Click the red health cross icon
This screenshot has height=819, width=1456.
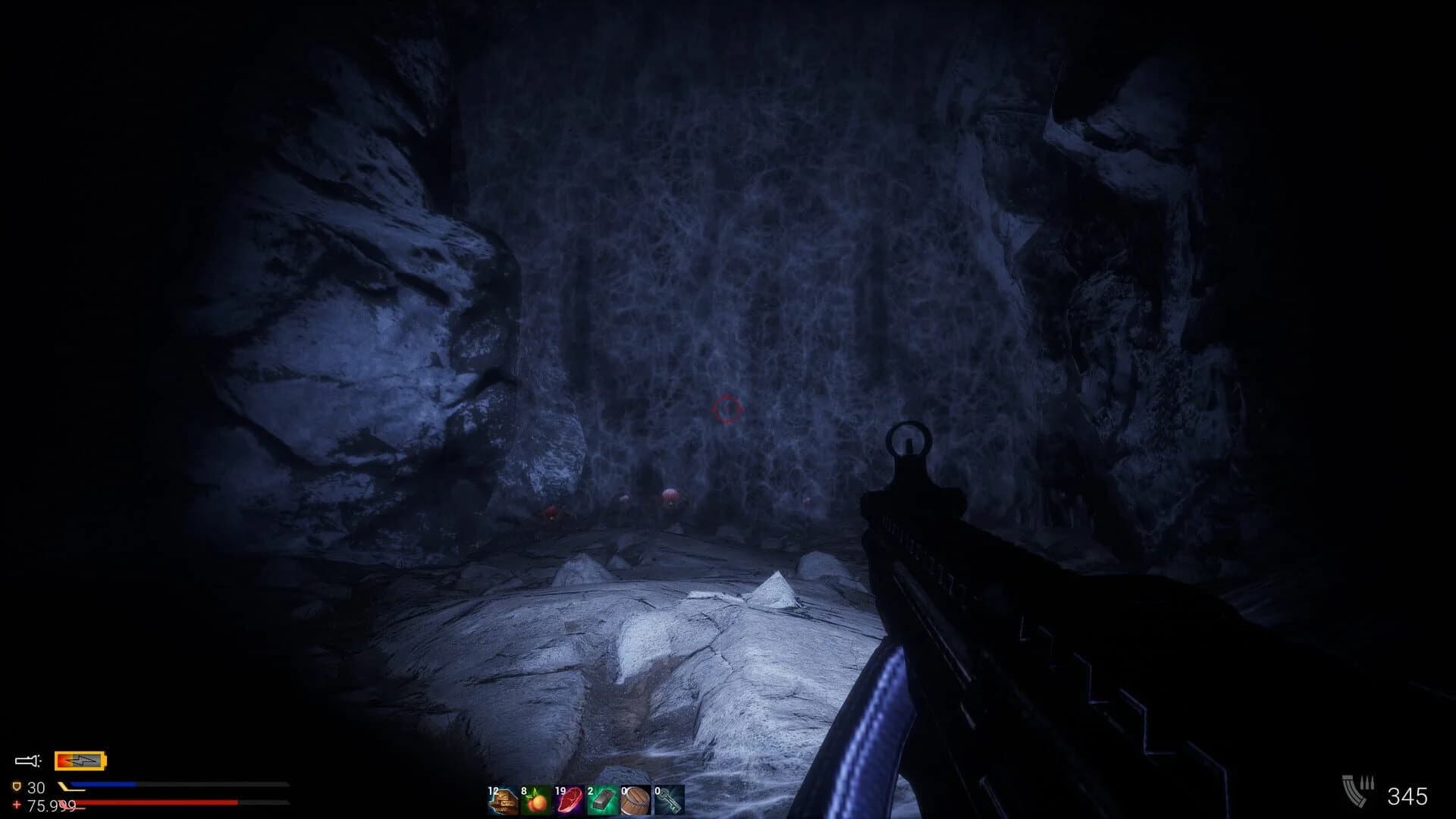click(x=16, y=803)
